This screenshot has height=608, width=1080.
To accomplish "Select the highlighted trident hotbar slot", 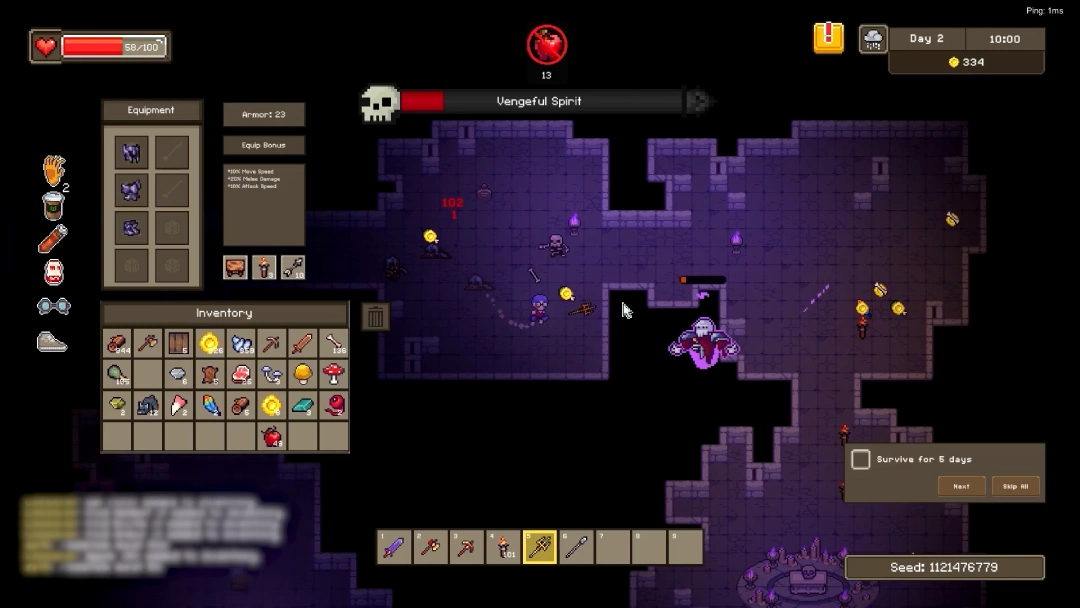I will (x=540, y=547).
